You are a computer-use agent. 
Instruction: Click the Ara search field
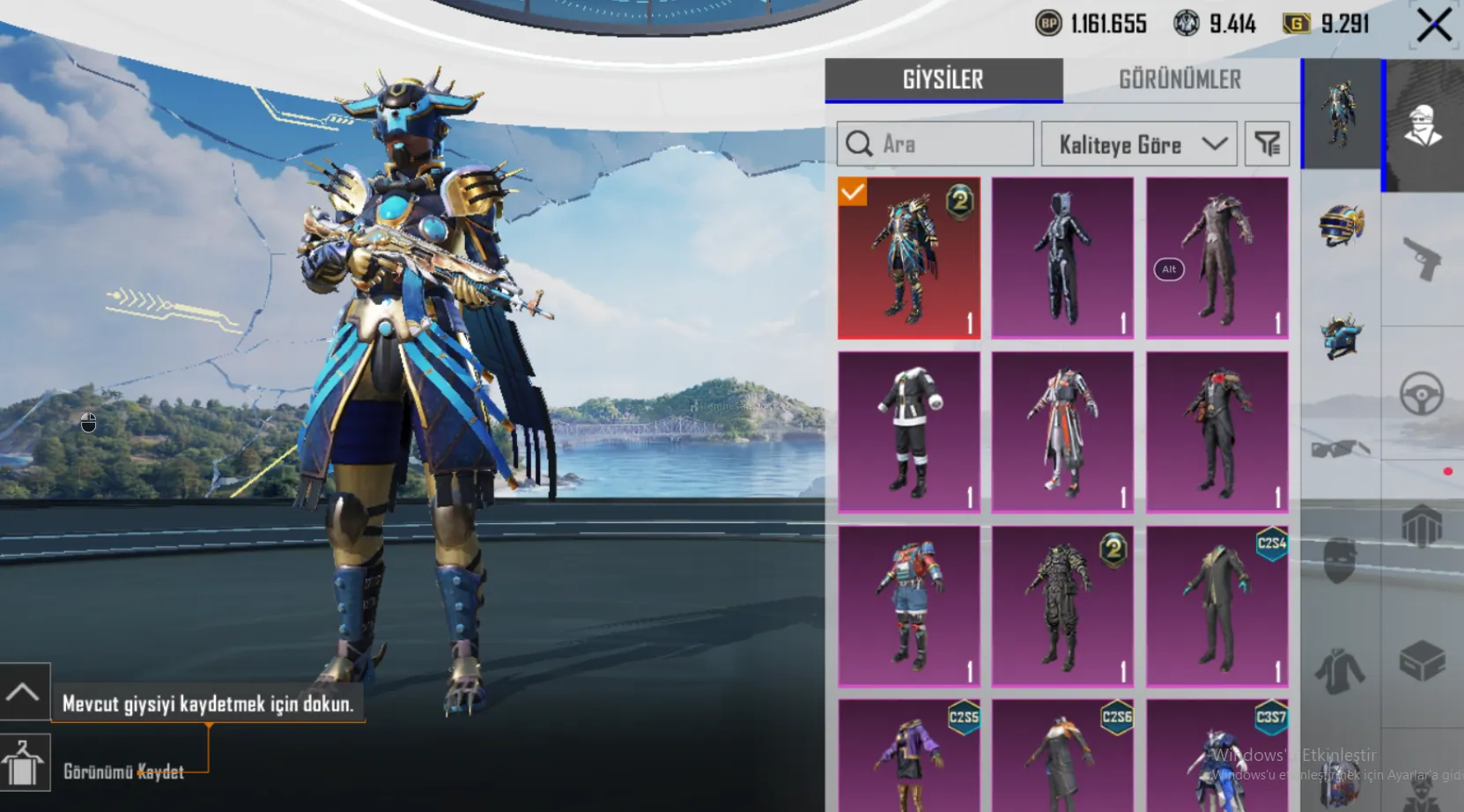(x=935, y=144)
